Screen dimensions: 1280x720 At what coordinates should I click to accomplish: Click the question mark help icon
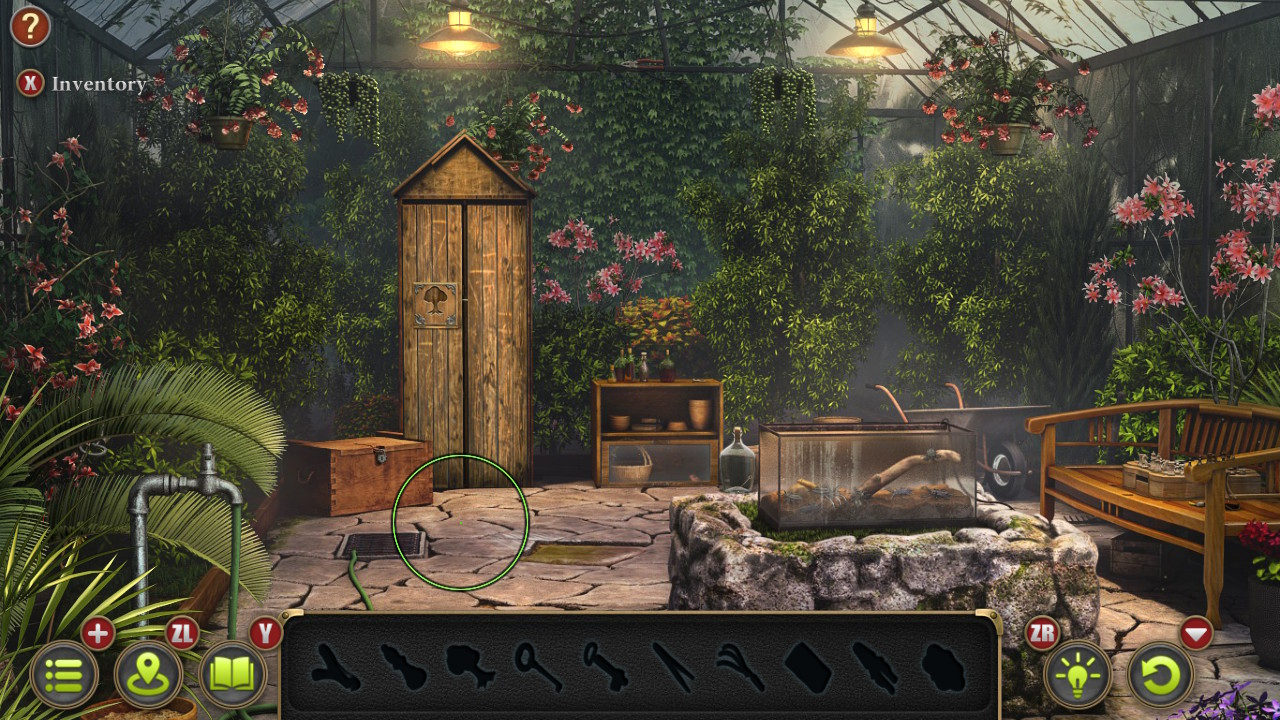point(29,26)
